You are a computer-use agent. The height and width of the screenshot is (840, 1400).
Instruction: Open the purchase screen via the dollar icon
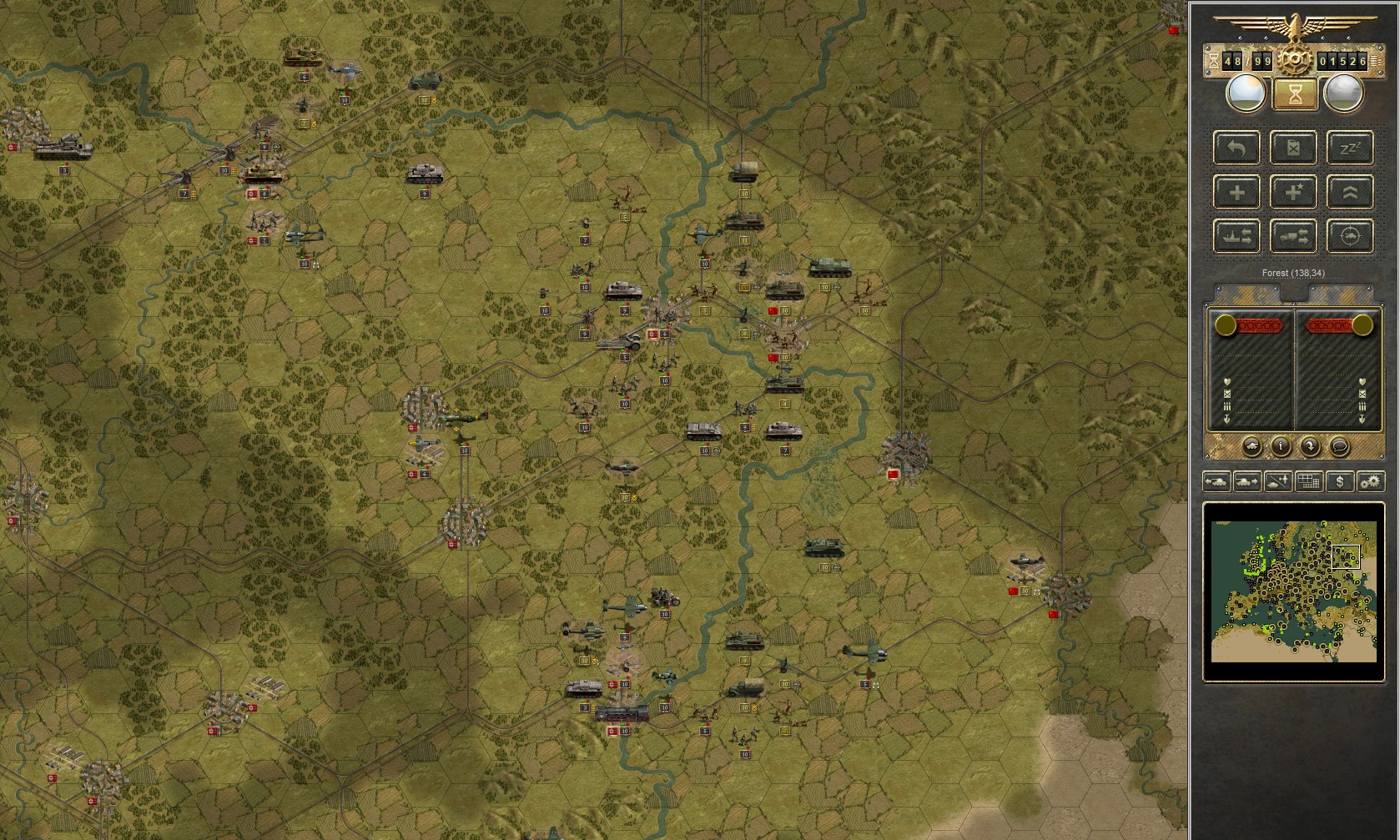[1341, 482]
